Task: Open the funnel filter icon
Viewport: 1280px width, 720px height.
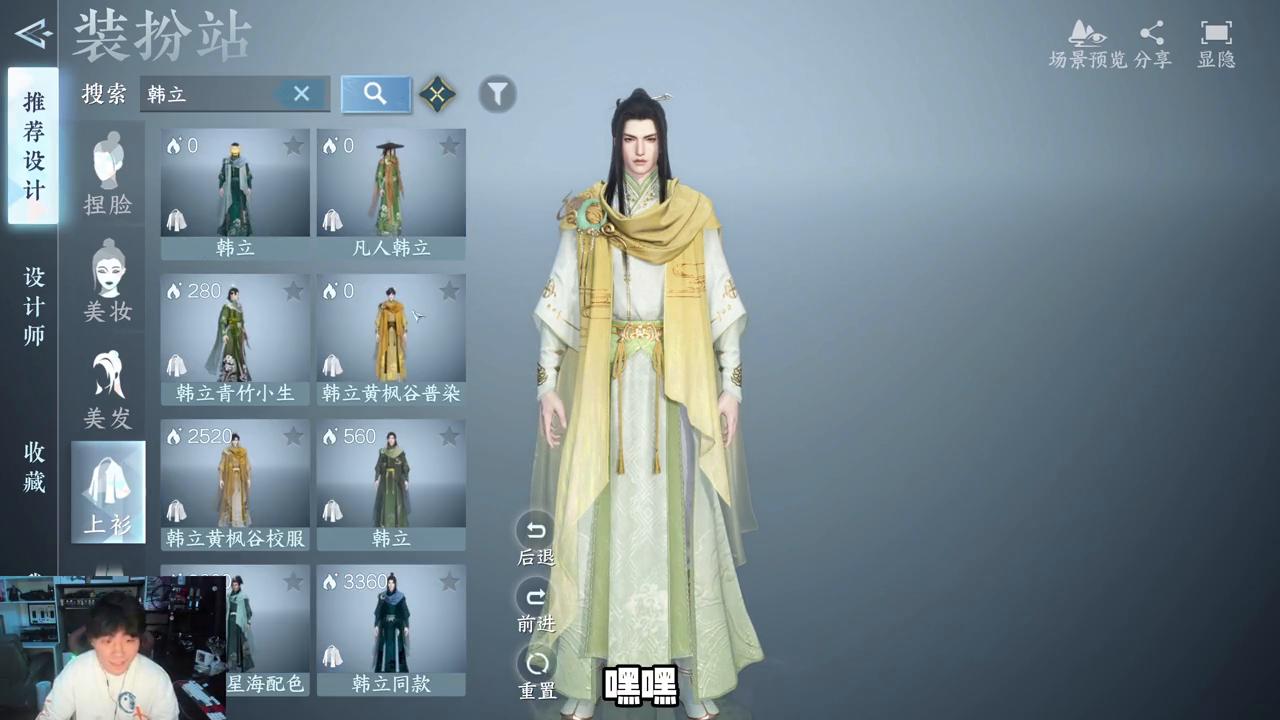Action: (497, 93)
